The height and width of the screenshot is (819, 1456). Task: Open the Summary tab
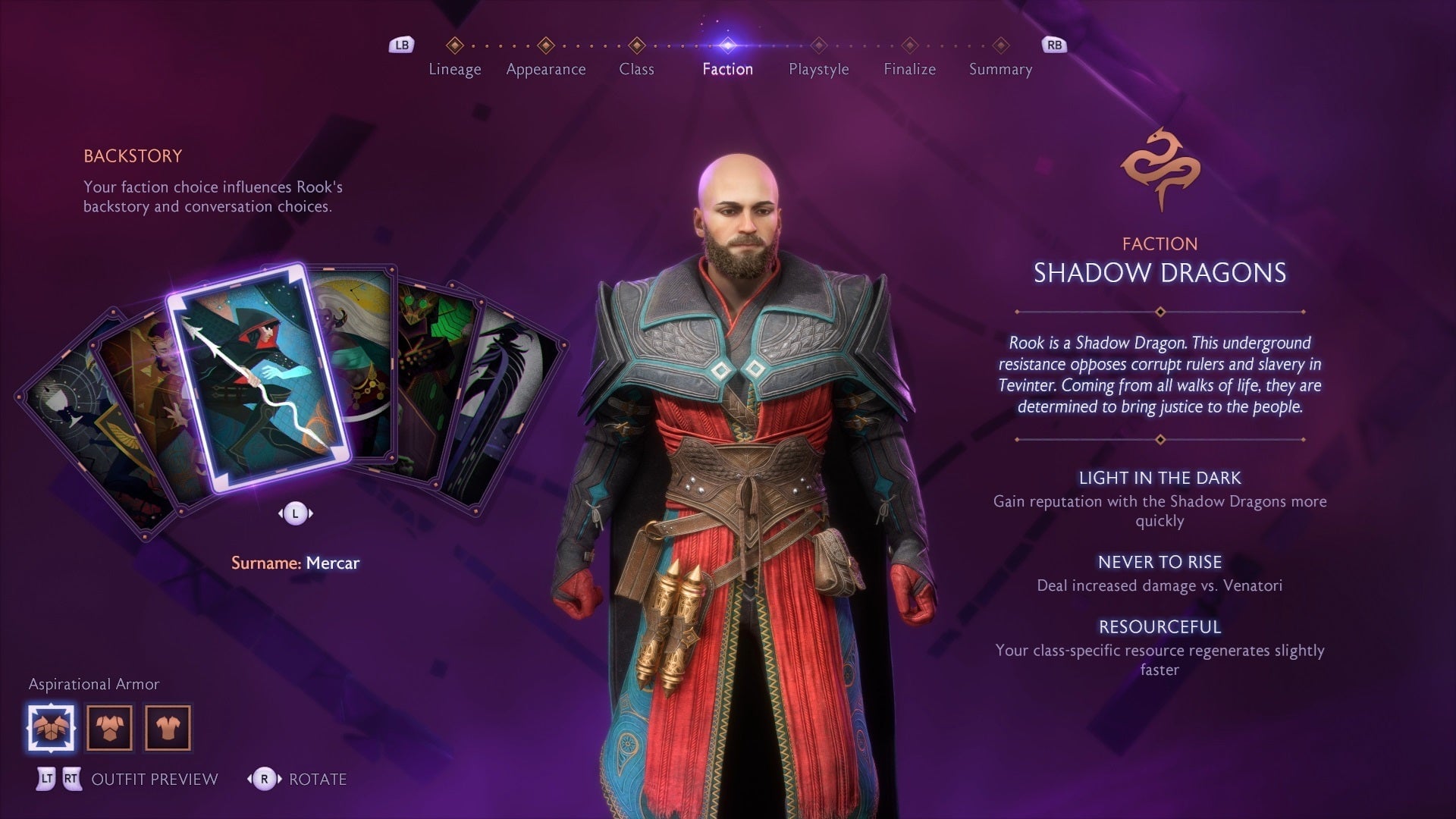[x=999, y=69]
